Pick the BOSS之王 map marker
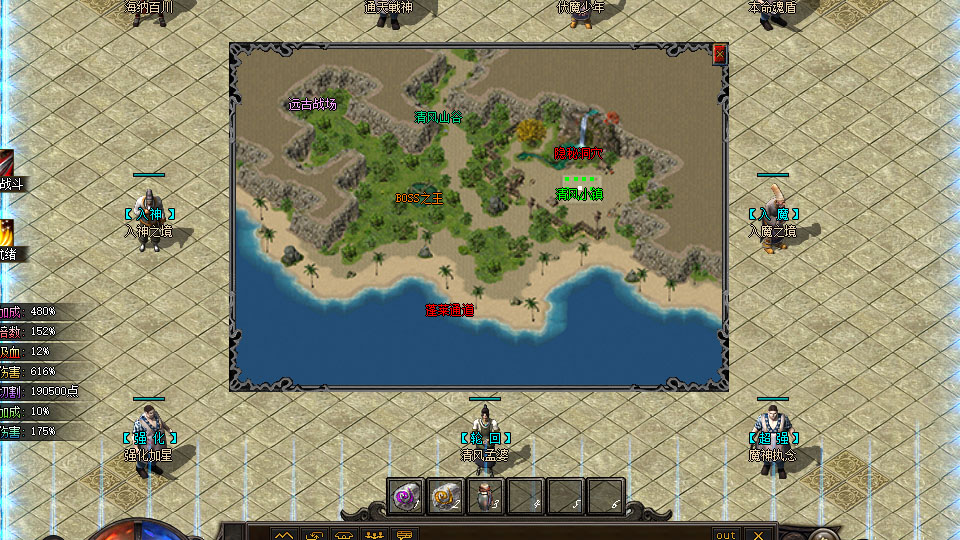Image resolution: width=960 pixels, height=540 pixels. coord(418,198)
